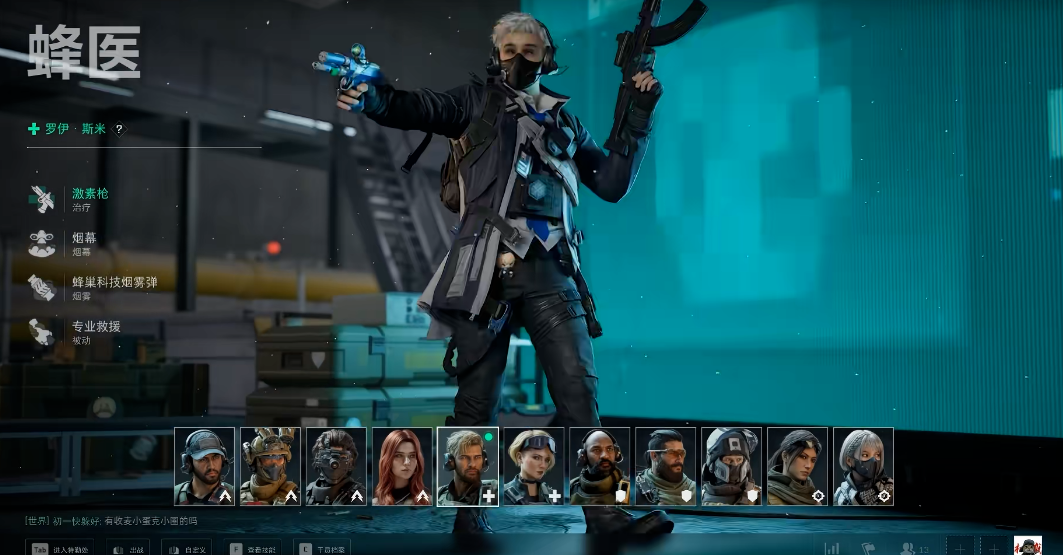The height and width of the screenshot is (555, 1063).
Task: Click the 出战 deploy button
Action: [x=128, y=548]
